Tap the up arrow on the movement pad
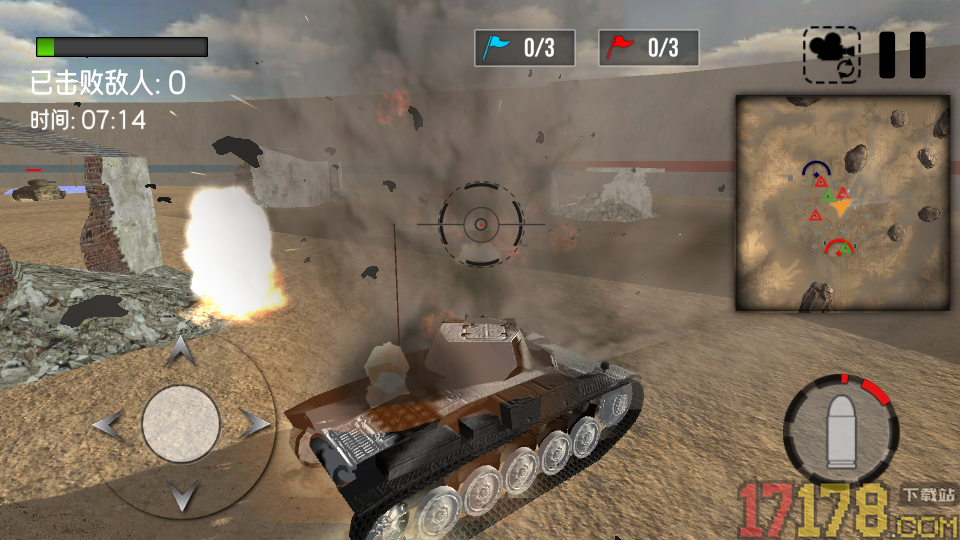The height and width of the screenshot is (540, 960). pos(180,351)
